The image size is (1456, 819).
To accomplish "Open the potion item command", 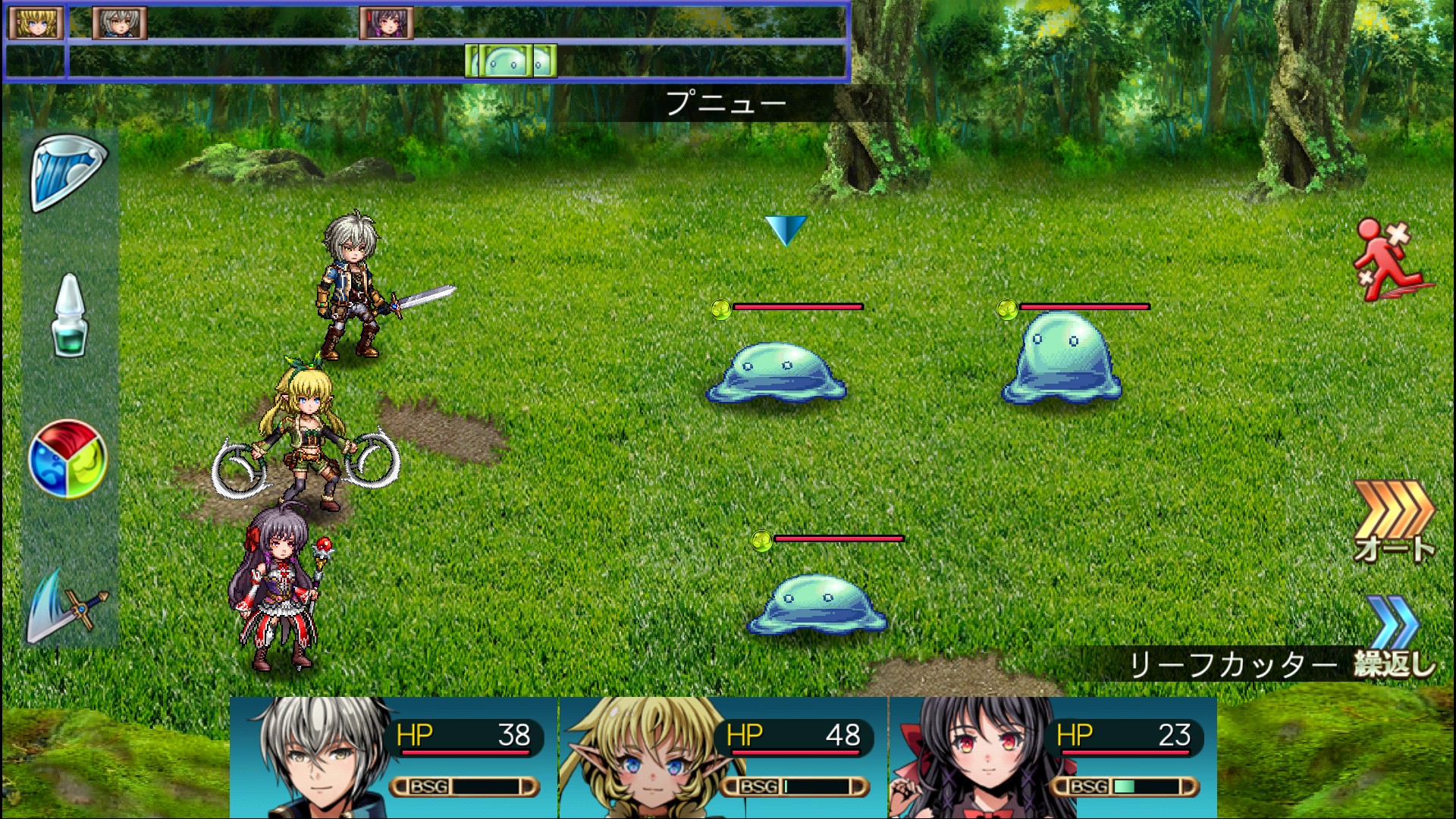I will click(69, 315).
